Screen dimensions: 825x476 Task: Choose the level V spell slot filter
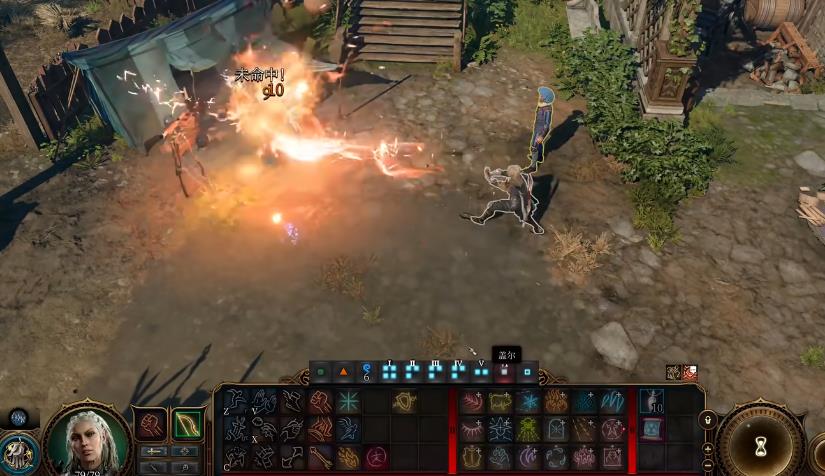coord(481,372)
